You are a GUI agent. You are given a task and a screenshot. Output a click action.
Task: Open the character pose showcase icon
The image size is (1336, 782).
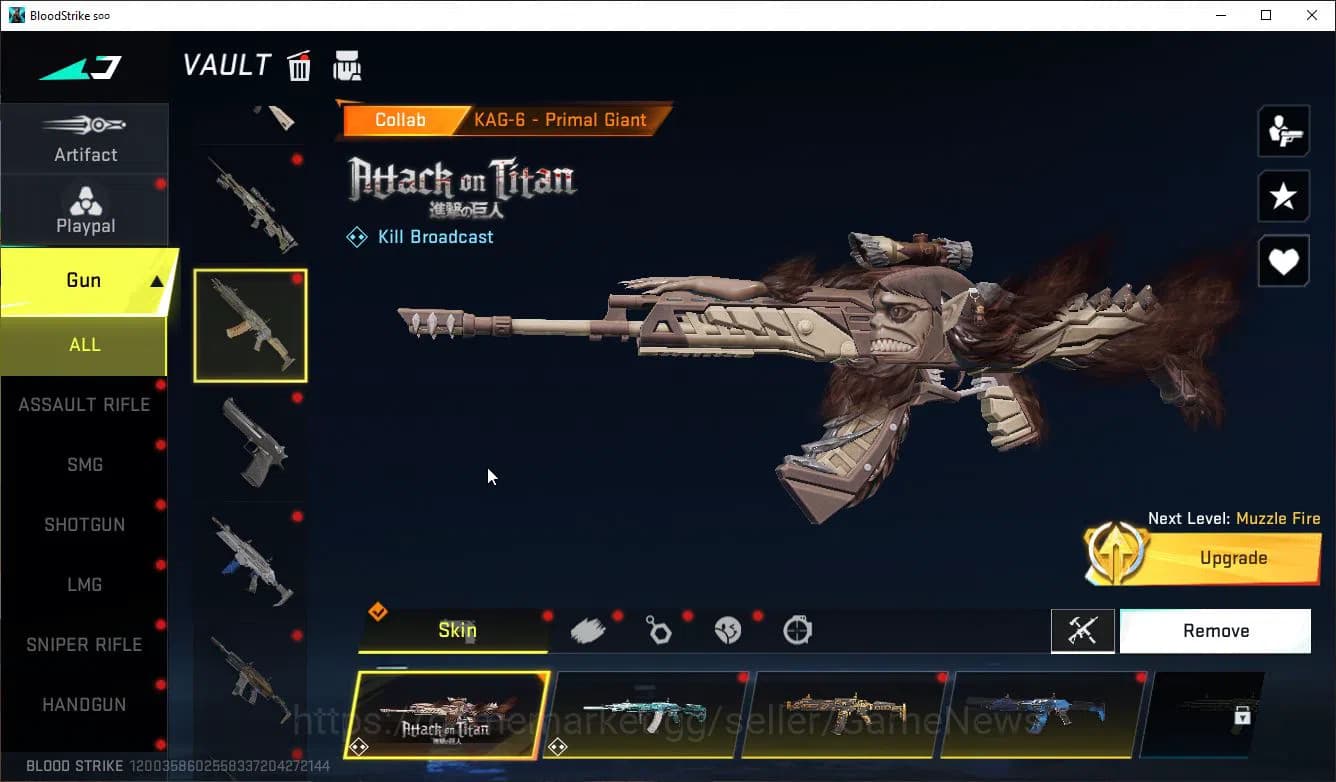pyautogui.click(x=1283, y=130)
